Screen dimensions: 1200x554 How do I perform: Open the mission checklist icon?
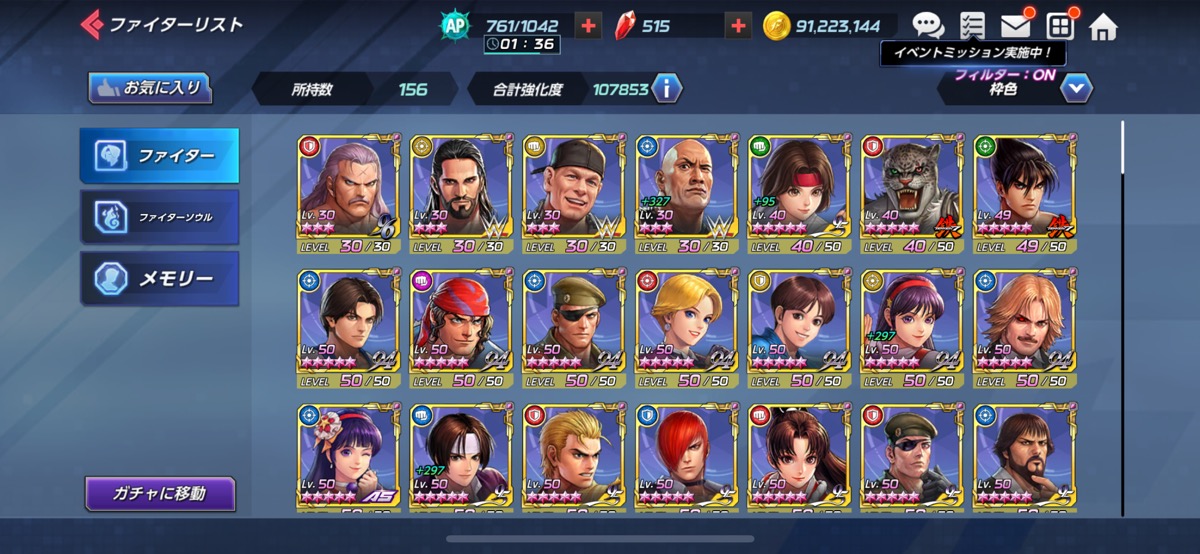pos(971,26)
